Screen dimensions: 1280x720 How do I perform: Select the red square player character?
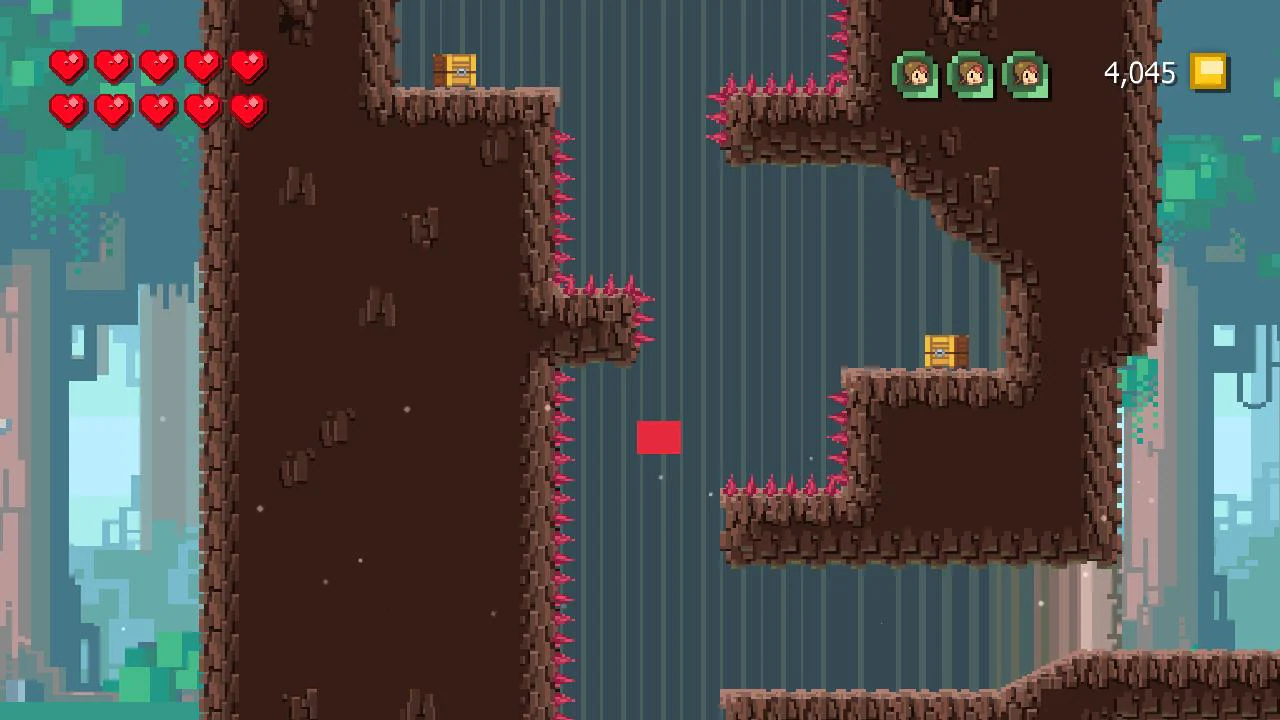coord(659,438)
